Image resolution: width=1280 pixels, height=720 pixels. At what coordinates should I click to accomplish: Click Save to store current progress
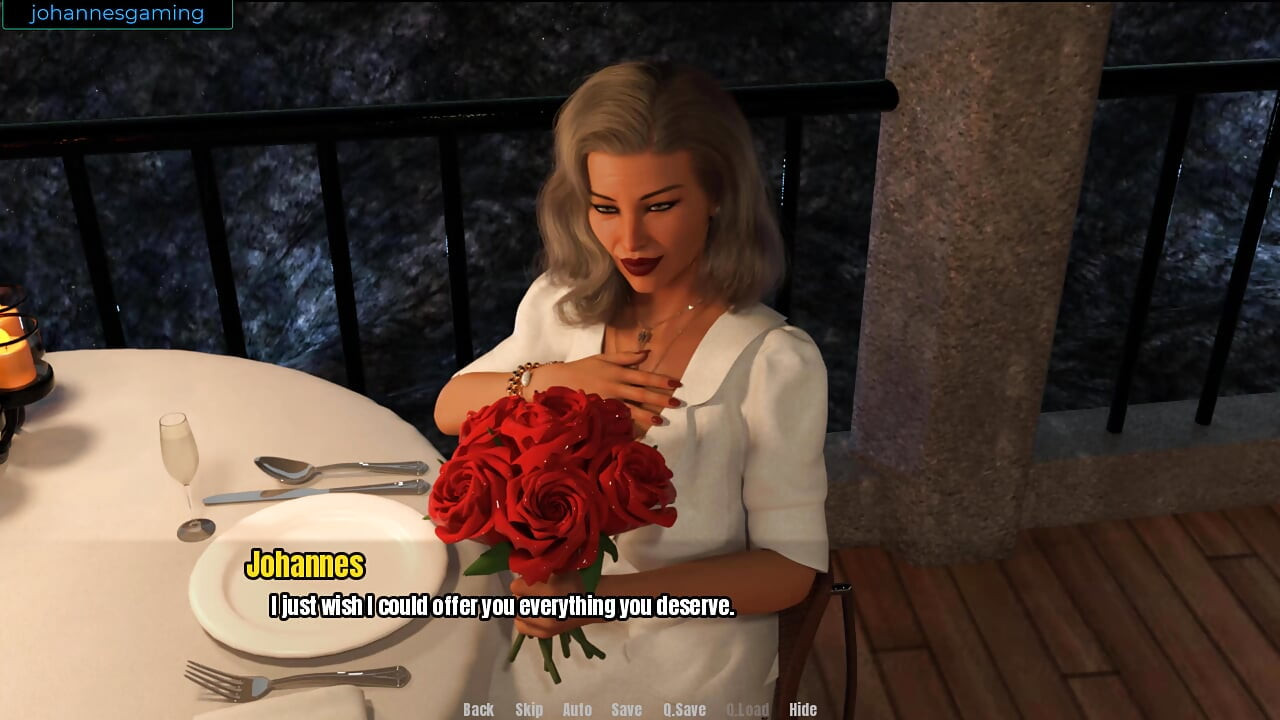(x=625, y=709)
